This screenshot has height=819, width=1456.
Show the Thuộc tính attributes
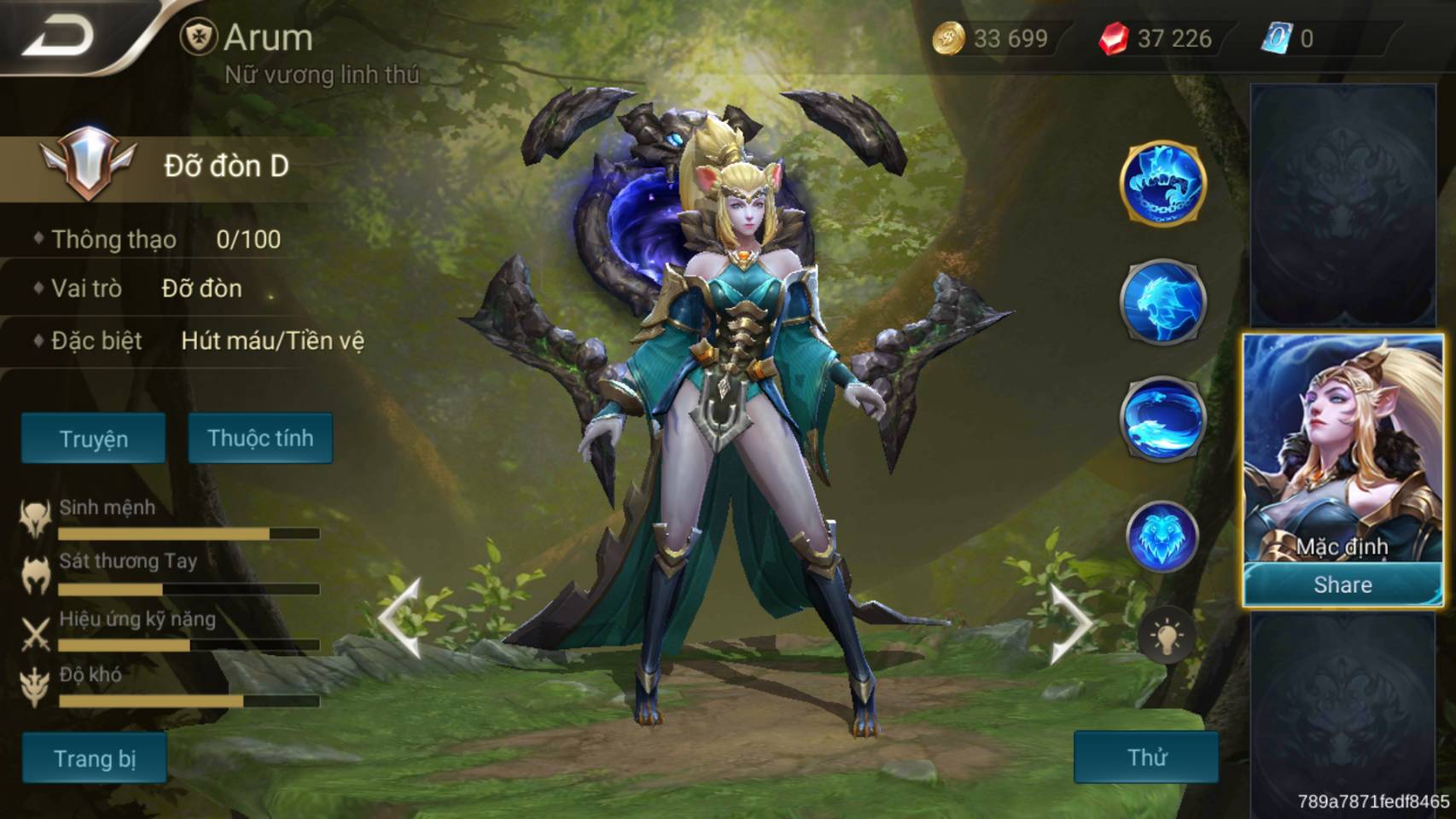coord(260,439)
